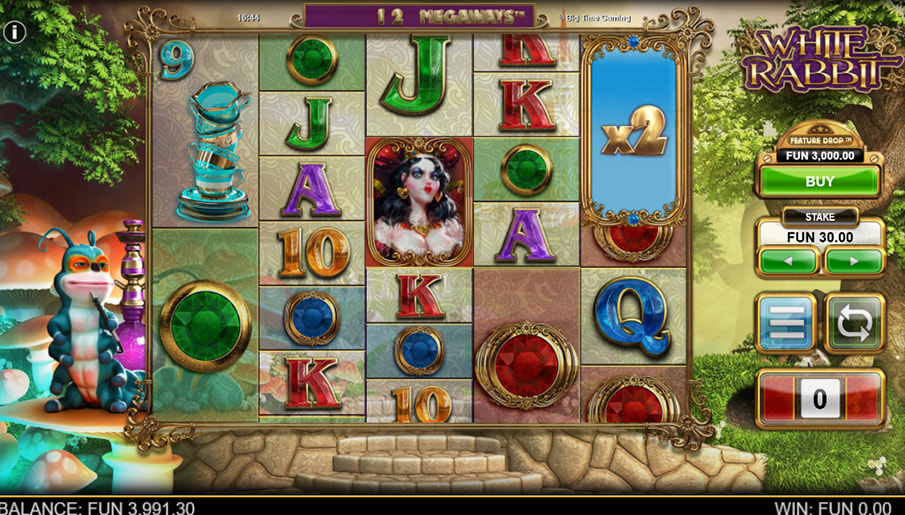Open the hamburger menu
905x515 pixels.
pyautogui.click(x=786, y=323)
